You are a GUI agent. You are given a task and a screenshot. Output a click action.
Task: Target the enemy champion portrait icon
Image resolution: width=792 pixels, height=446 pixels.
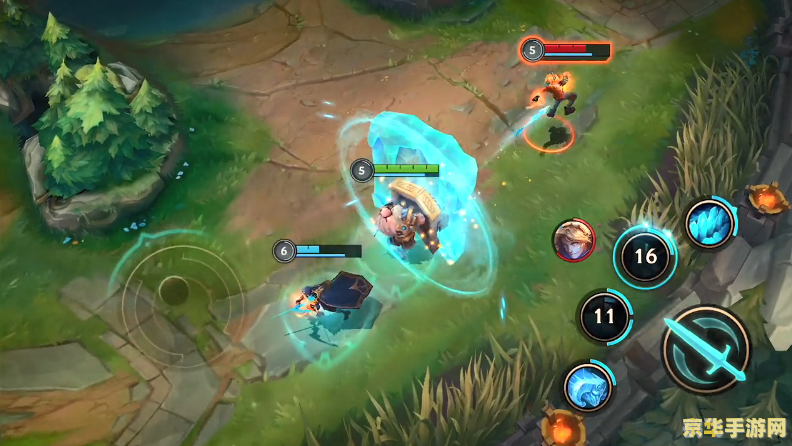573,240
